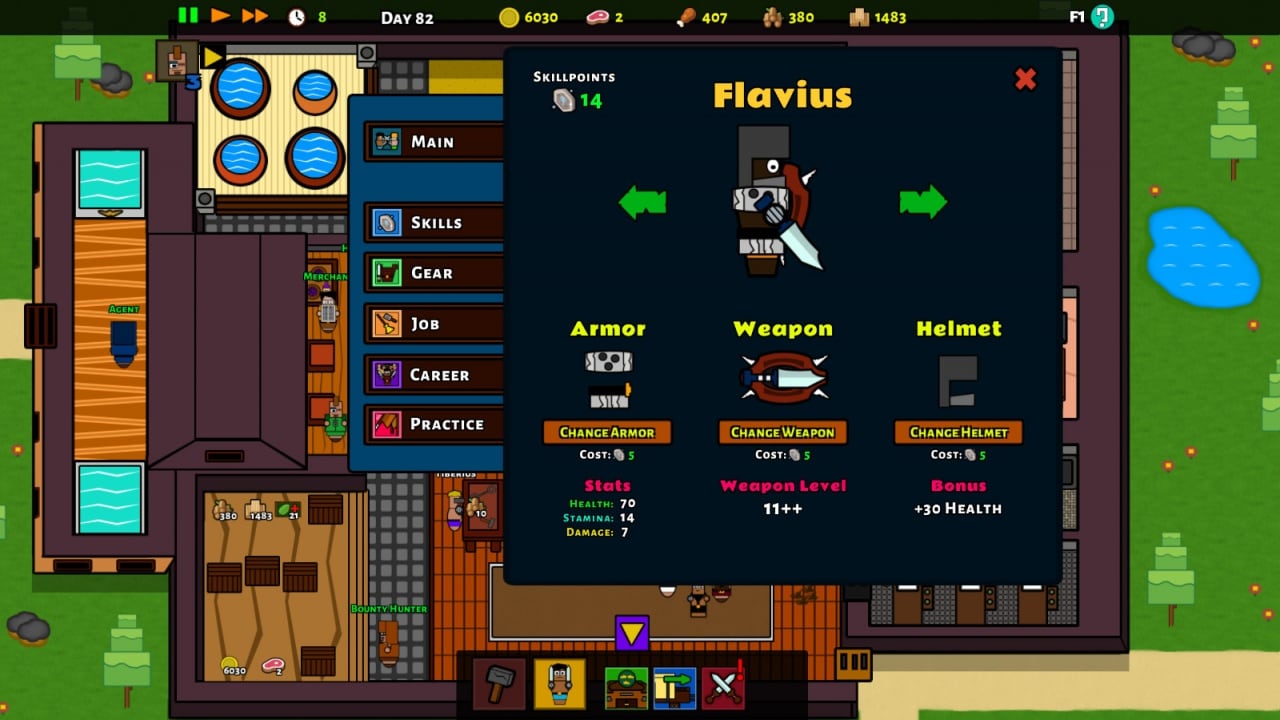Click the Change Weapon button
The height and width of the screenshot is (720, 1280).
(783, 432)
